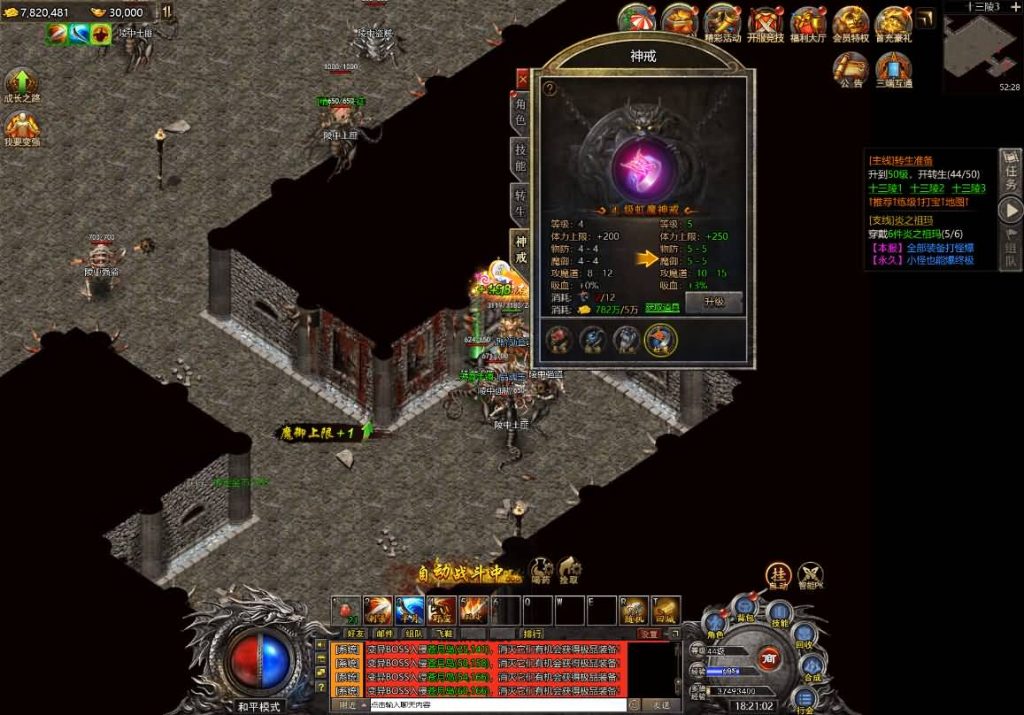Click the 十三陵 minimap

click(x=981, y=47)
